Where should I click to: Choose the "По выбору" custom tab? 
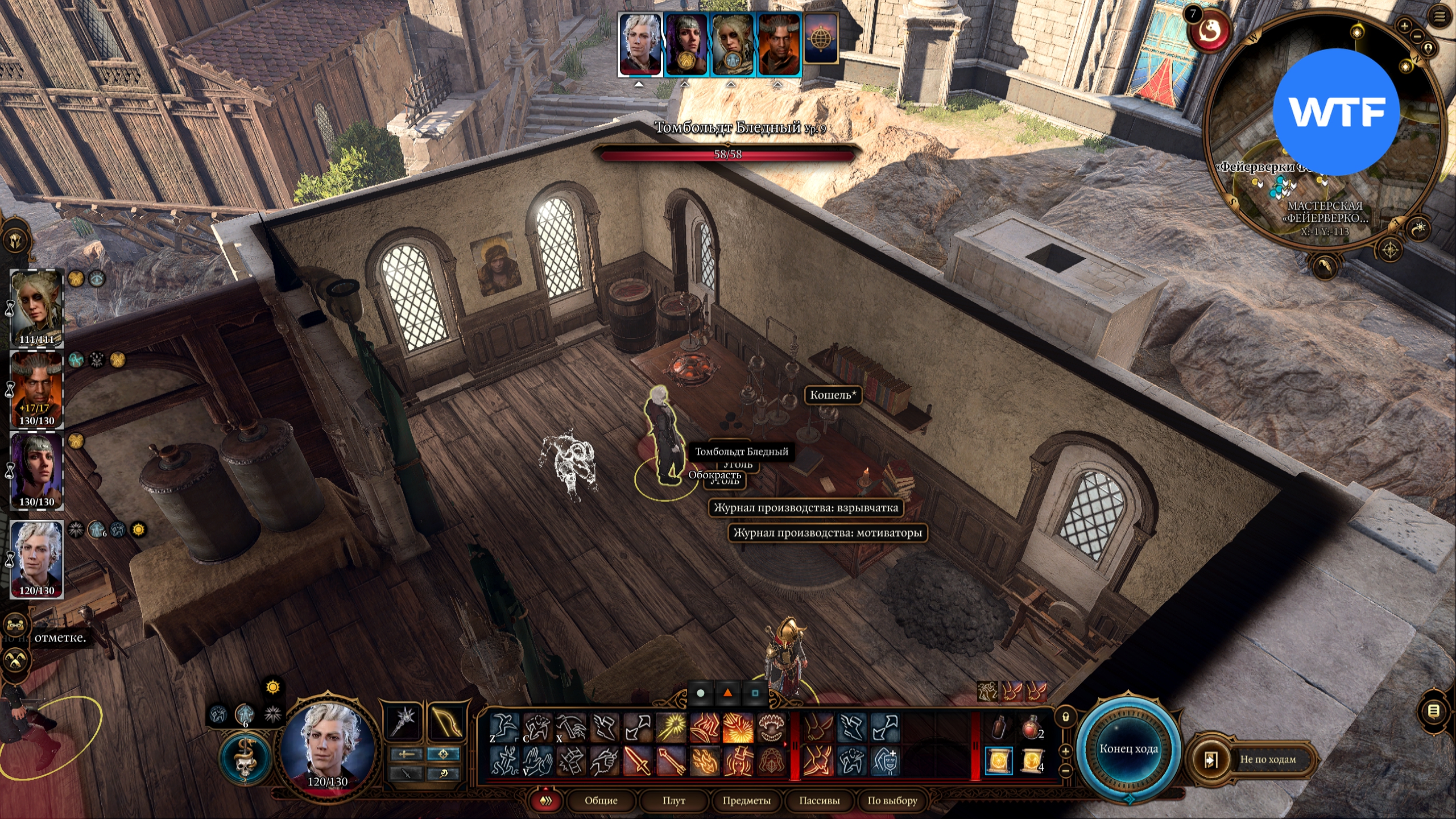coord(892,801)
